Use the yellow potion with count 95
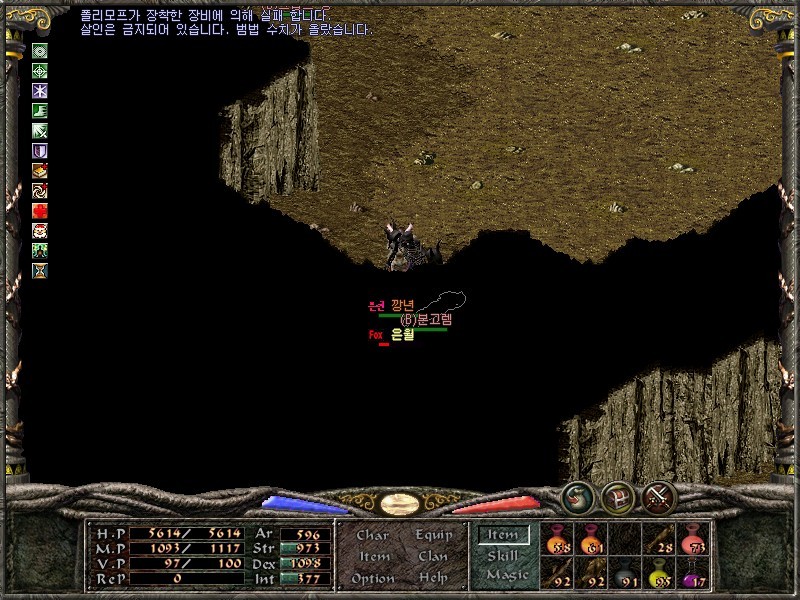 (x=659, y=572)
